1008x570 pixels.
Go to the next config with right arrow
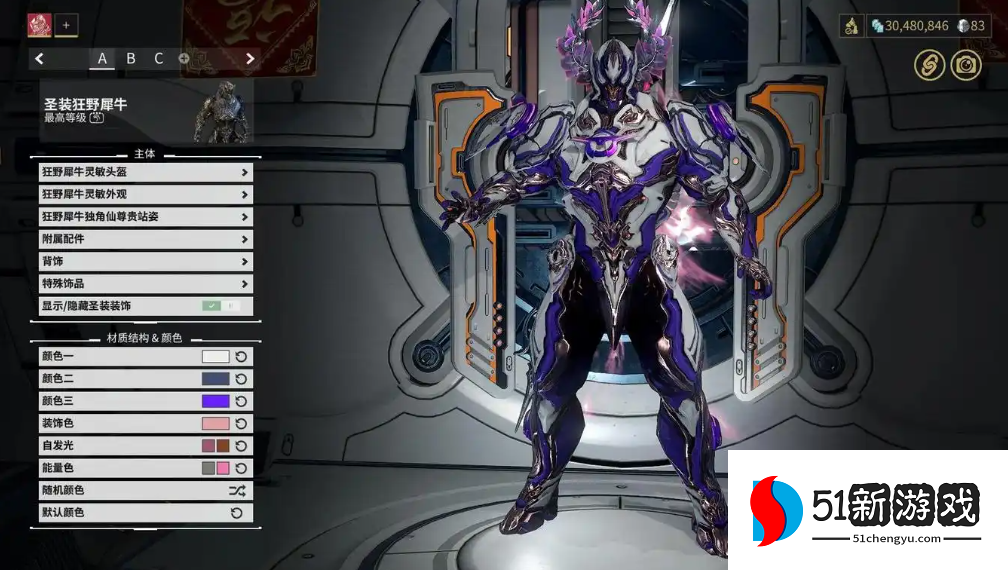250,59
